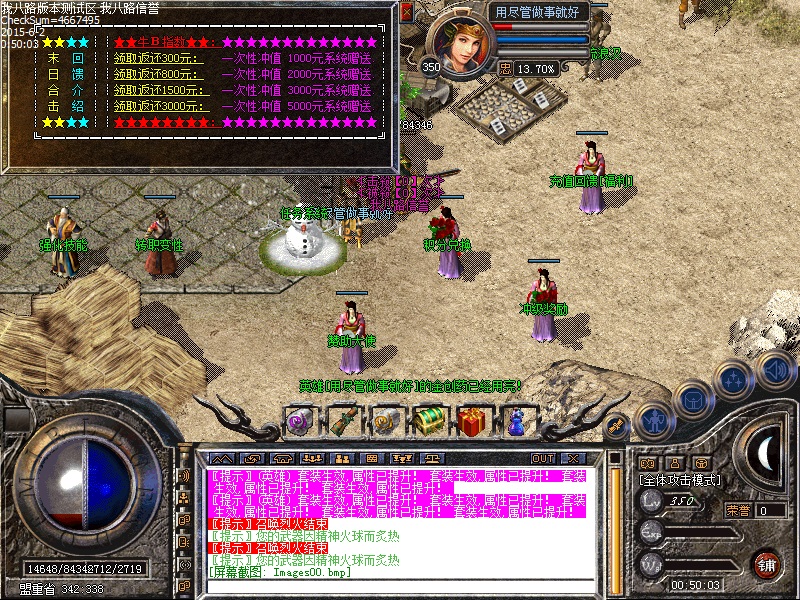Image resolution: width=800 pixels, height=600 pixels.
Task: Toggle the round speaker sound button
Action: click(x=775, y=368)
